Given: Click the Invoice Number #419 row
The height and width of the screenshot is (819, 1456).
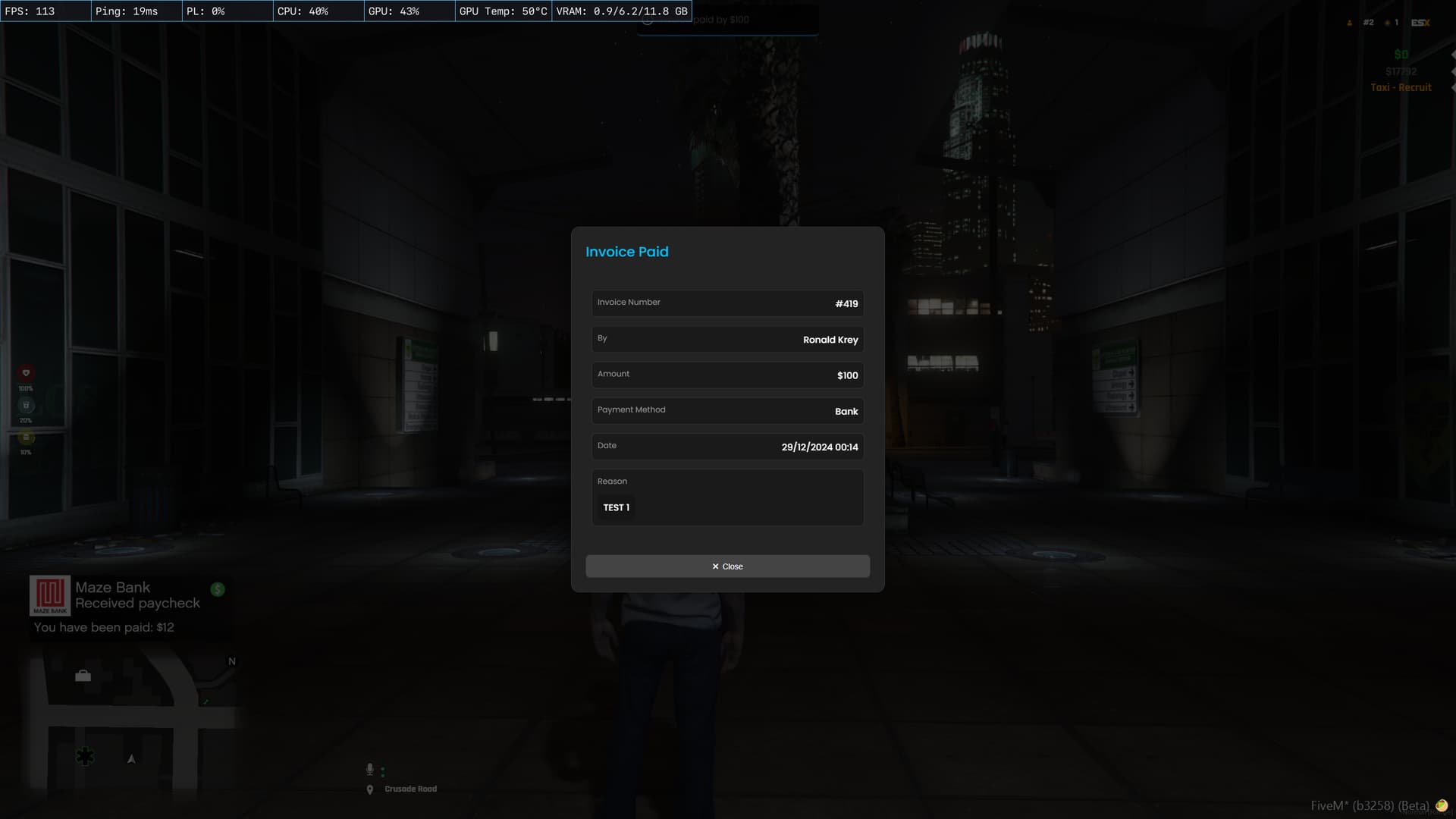Looking at the screenshot, I should tap(726, 303).
